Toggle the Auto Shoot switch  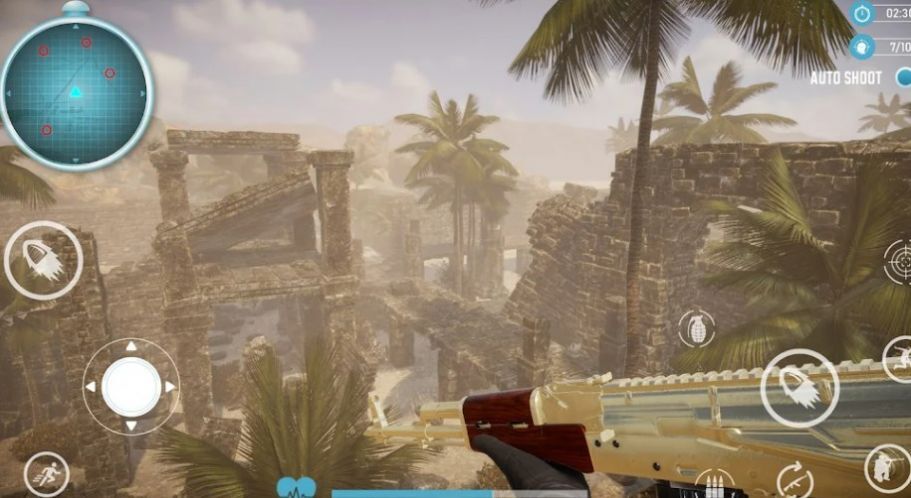pyautogui.click(x=900, y=77)
